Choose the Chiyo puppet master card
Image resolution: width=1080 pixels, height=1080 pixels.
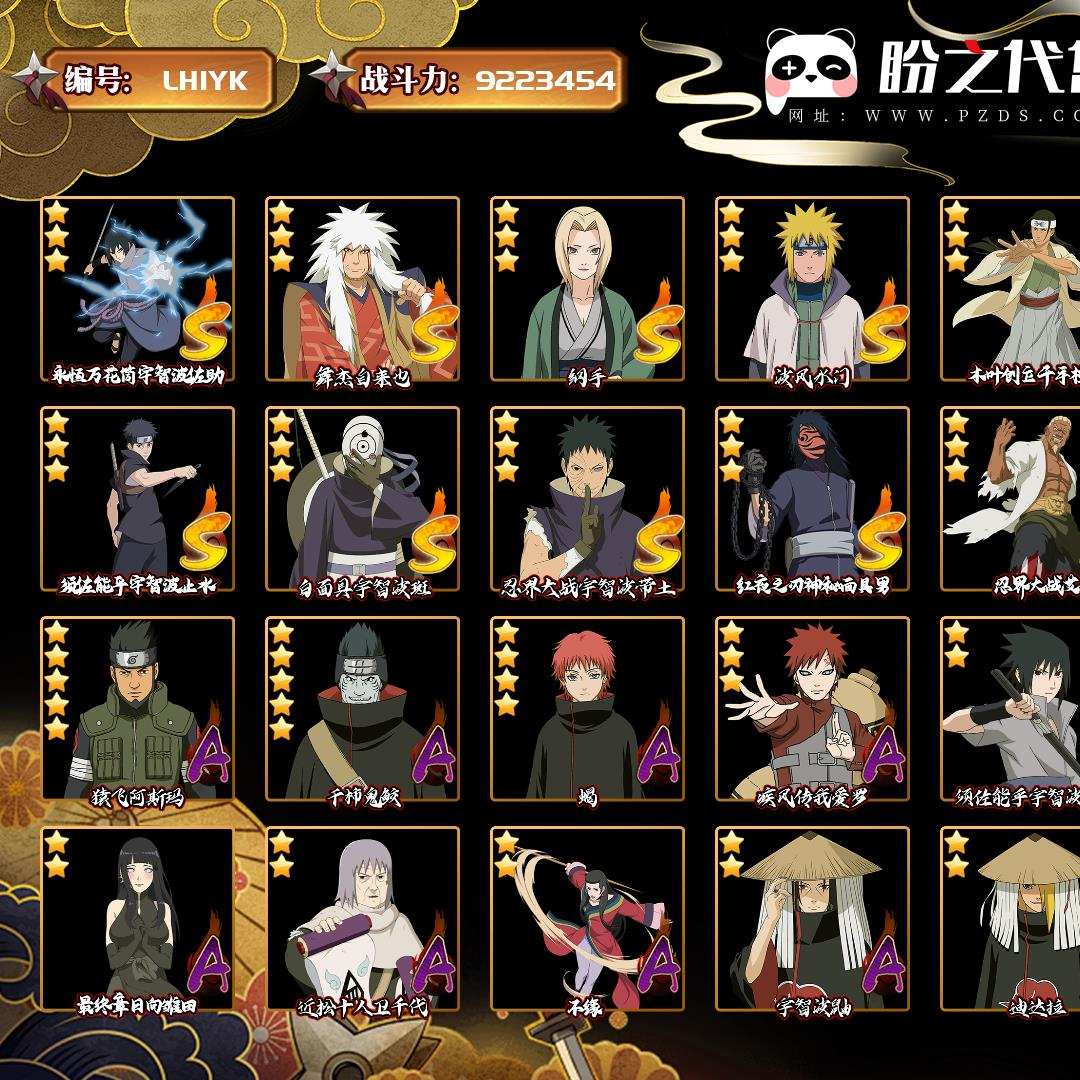click(362, 918)
